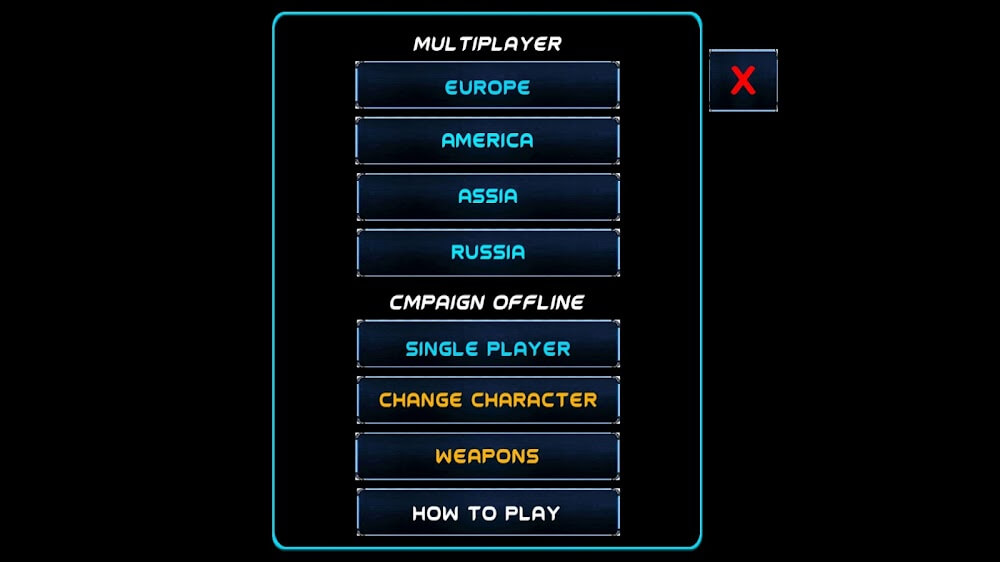Image resolution: width=1000 pixels, height=562 pixels.
Task: Join the Assia multiplayer region
Action: [x=487, y=197]
